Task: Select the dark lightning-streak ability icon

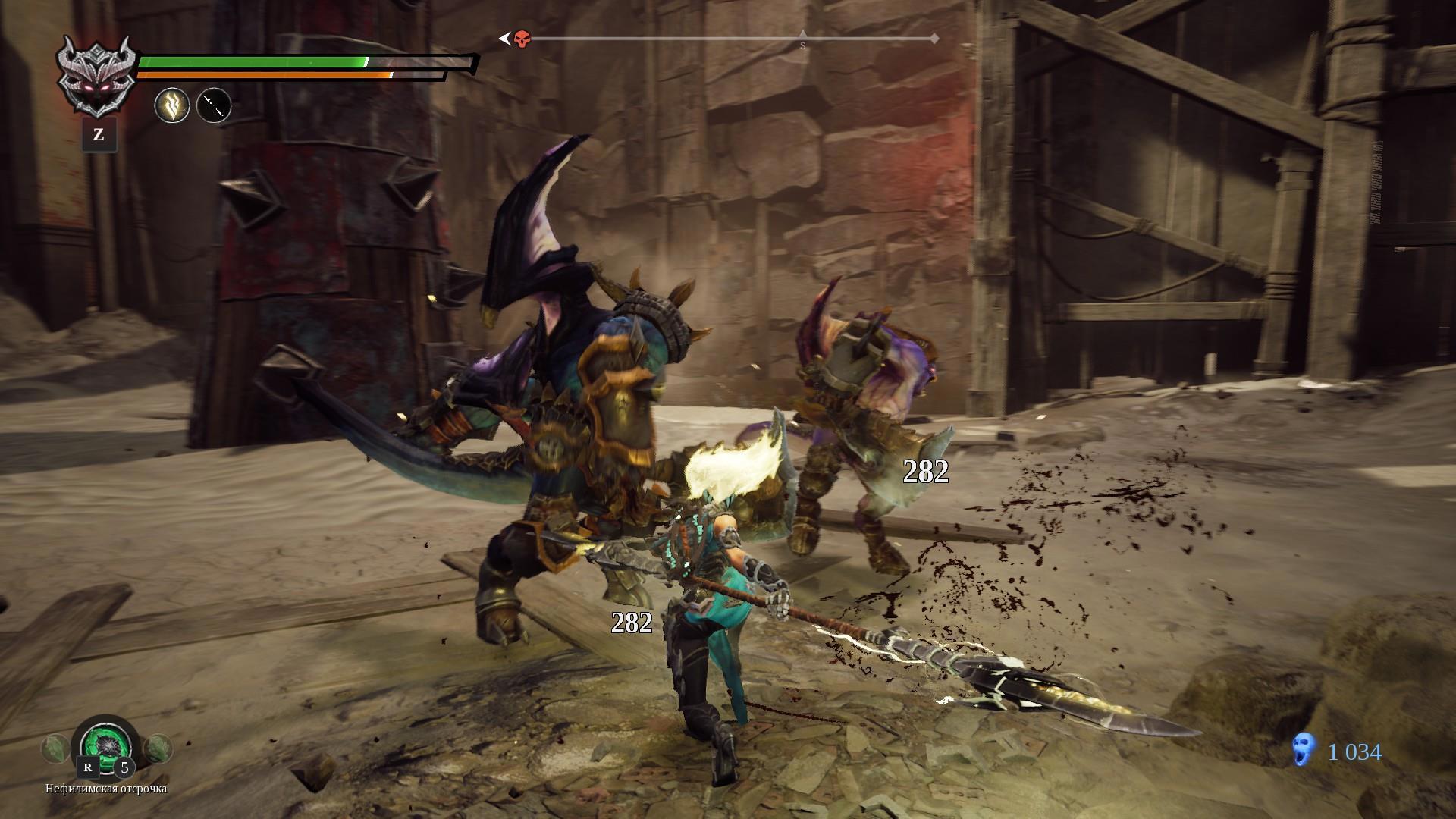Action: [x=214, y=105]
